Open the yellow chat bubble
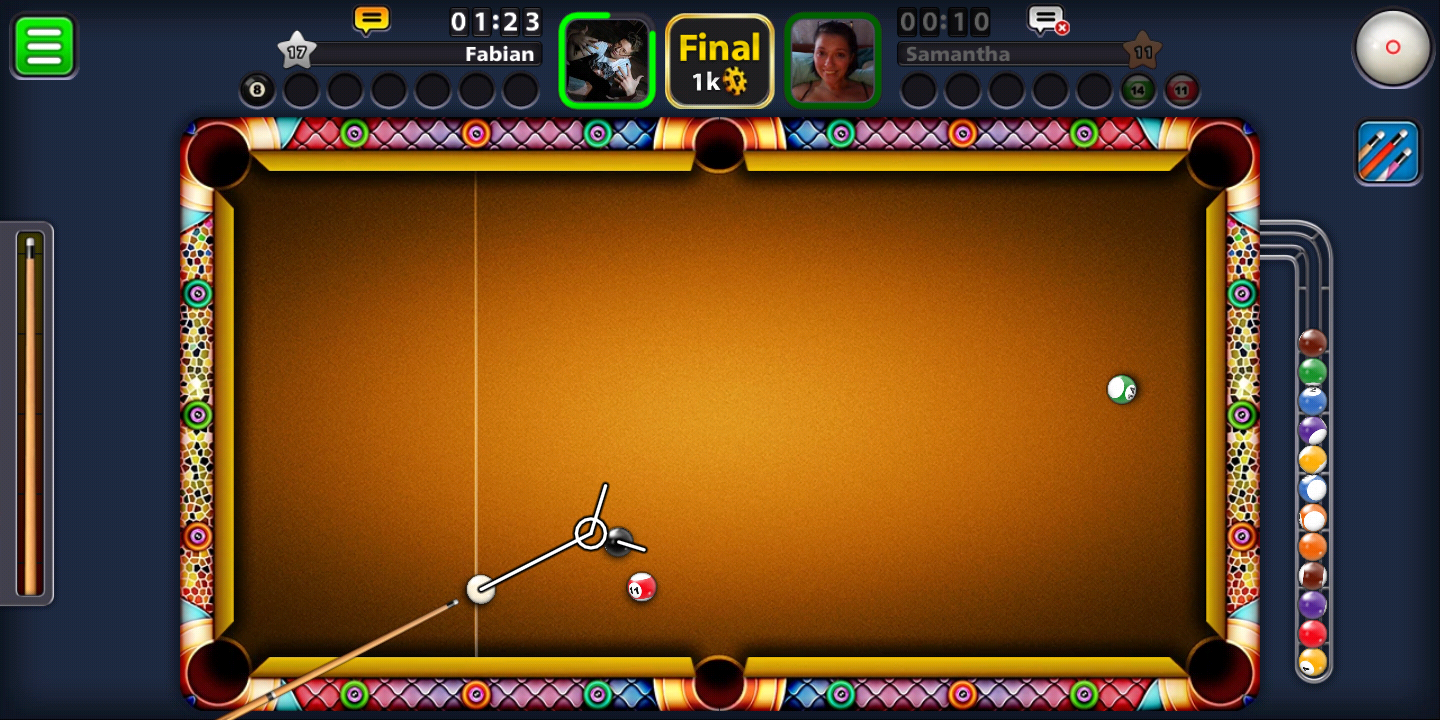The height and width of the screenshot is (720, 1440). tap(371, 19)
